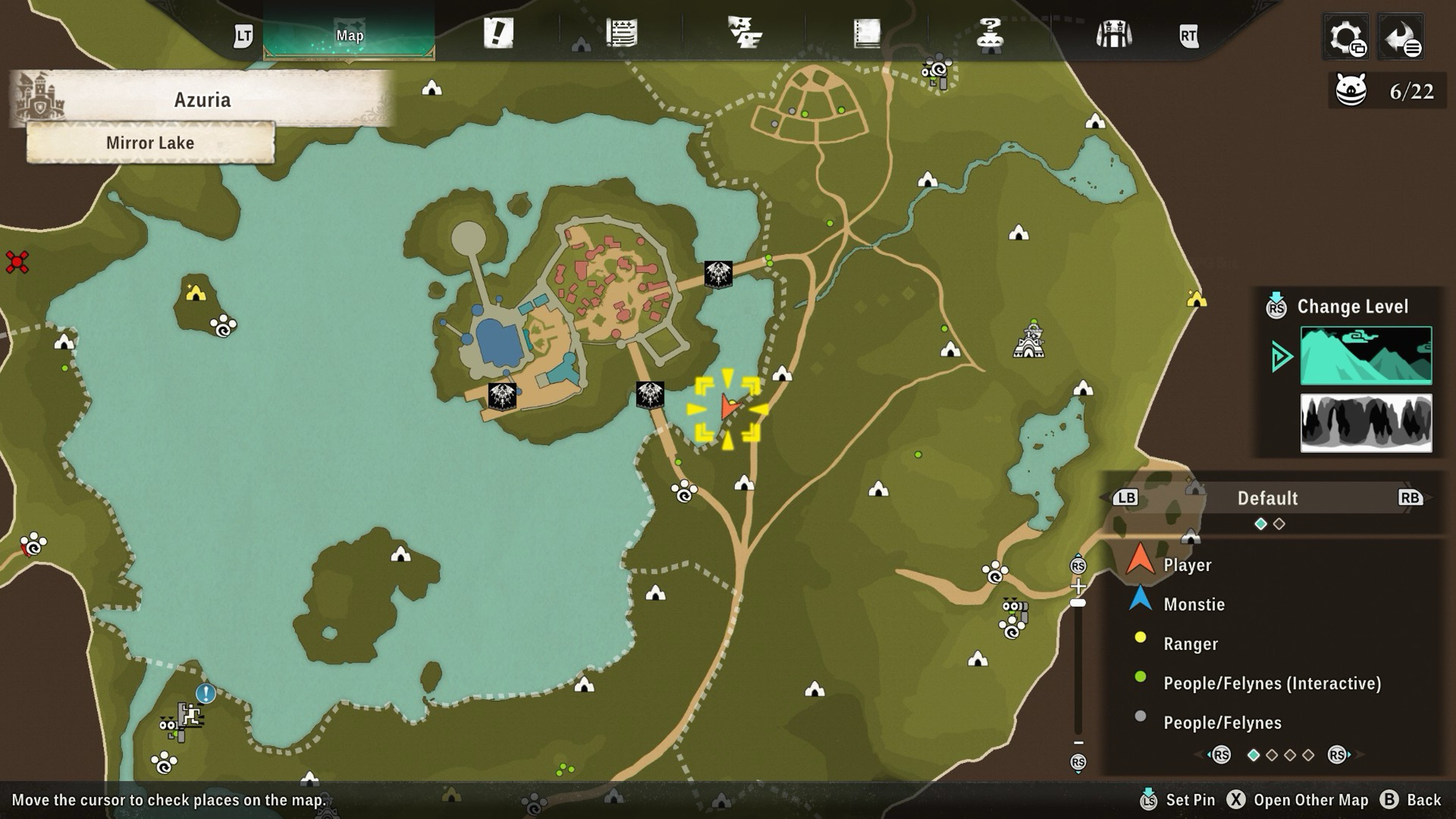Screen dimensions: 1456x819
Task: Switch to the scroll list tab
Action: pyautogui.click(x=622, y=33)
